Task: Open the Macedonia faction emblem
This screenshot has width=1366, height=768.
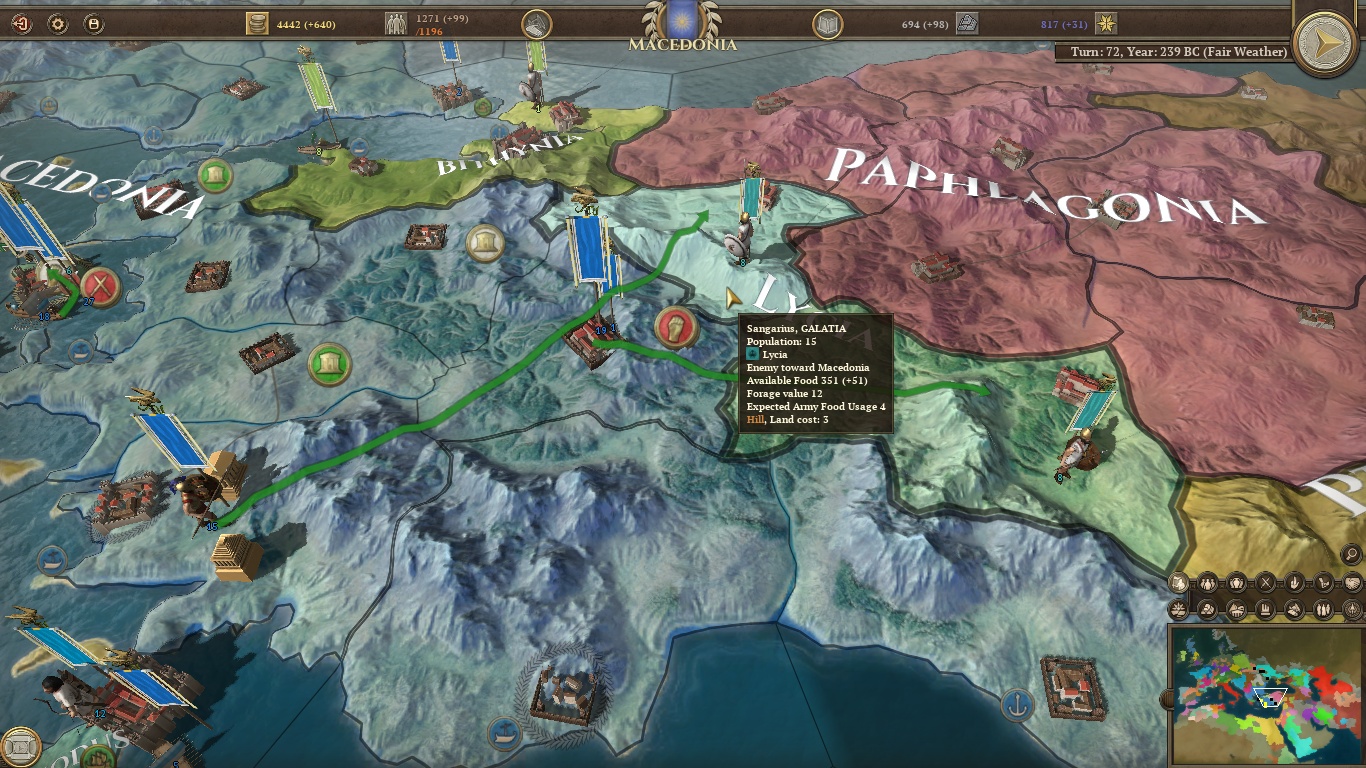Action: click(682, 18)
